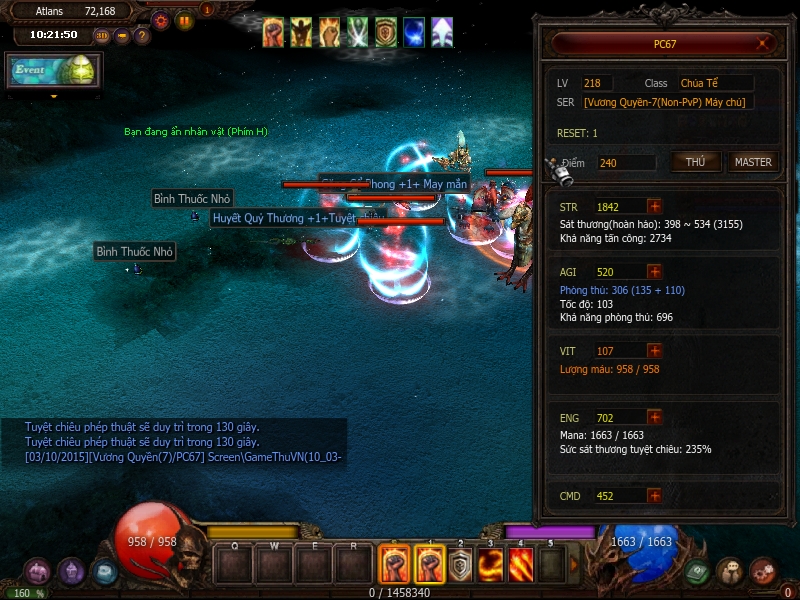Use the shield skill in slot 2

coord(459,566)
